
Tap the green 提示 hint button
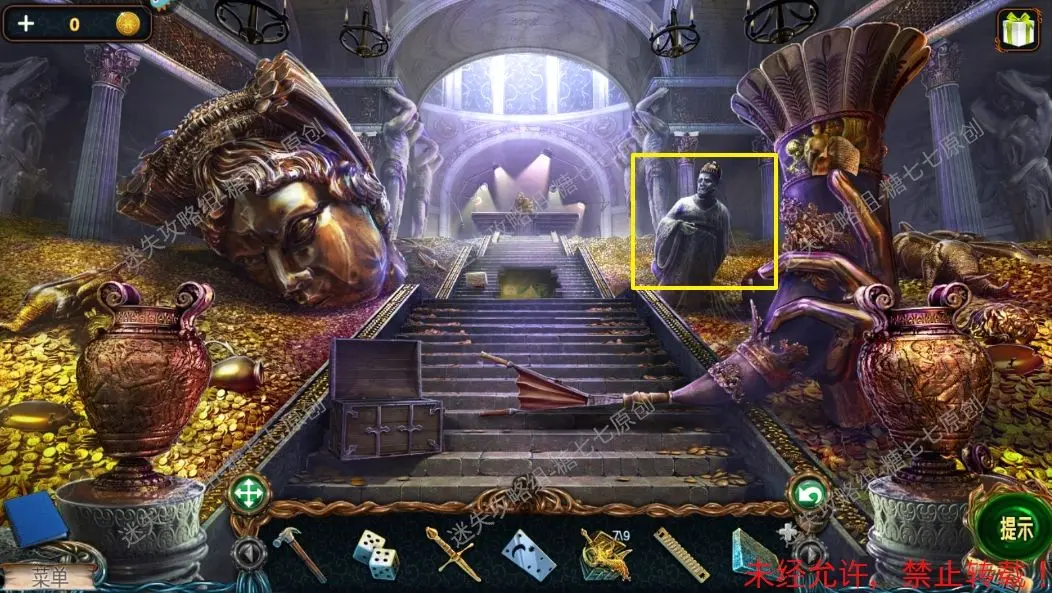[x=1016, y=528]
